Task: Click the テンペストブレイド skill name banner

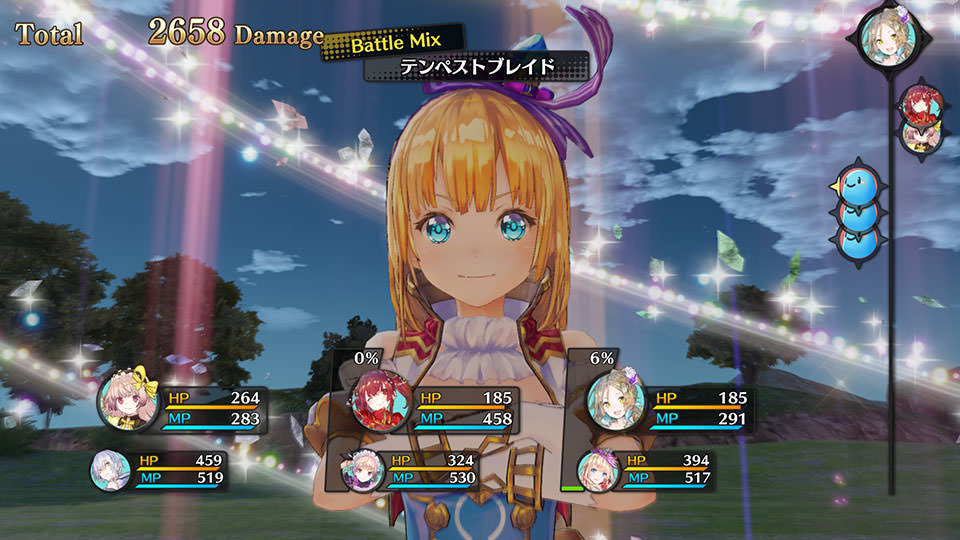Action: coord(476,68)
